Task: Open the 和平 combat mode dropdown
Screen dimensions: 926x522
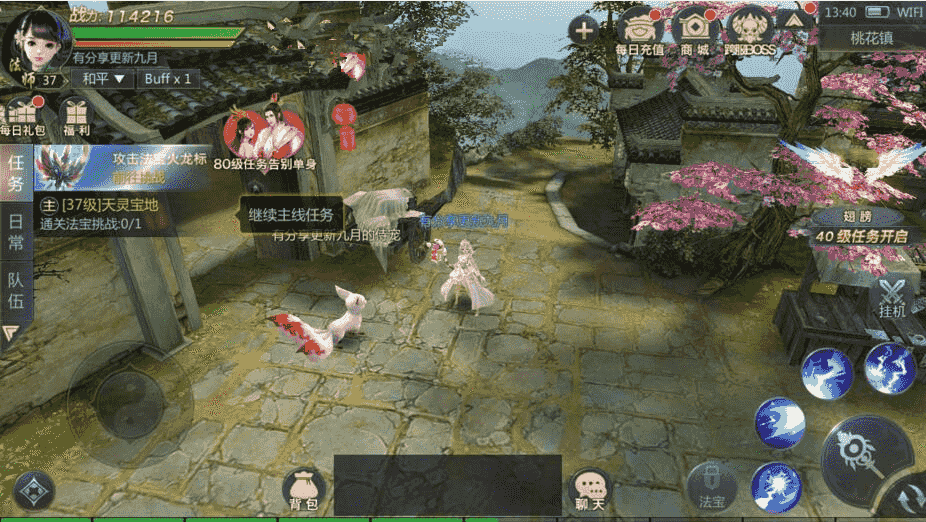Action: pyautogui.click(x=104, y=78)
